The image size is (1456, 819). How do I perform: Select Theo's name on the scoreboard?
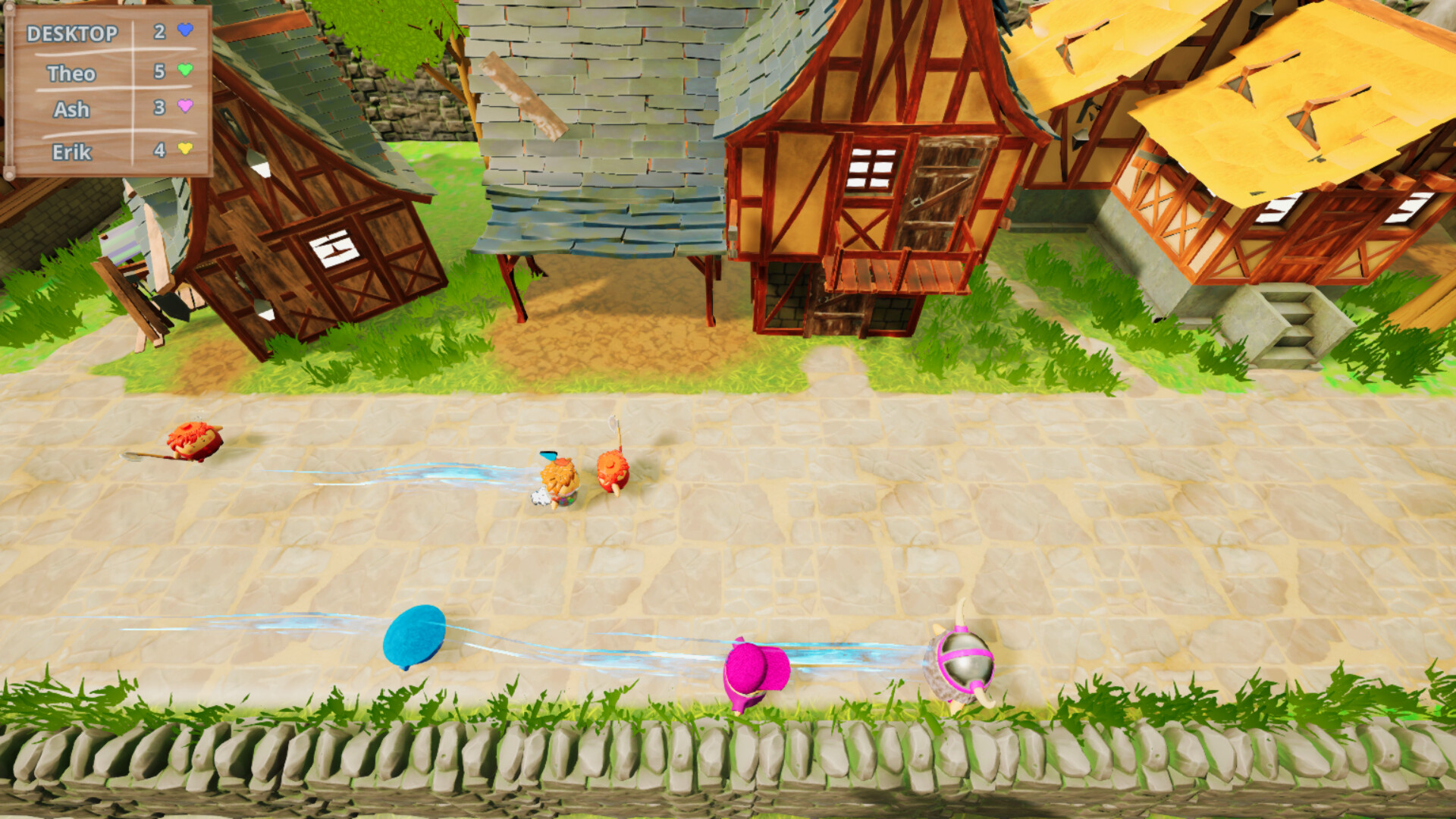pos(71,72)
